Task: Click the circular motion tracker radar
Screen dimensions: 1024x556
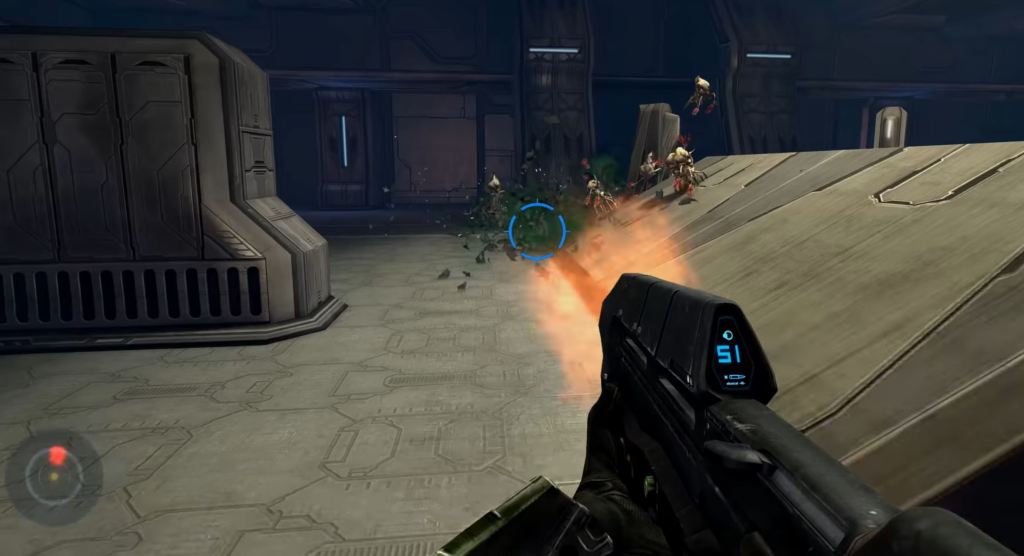Action: pos(54,477)
